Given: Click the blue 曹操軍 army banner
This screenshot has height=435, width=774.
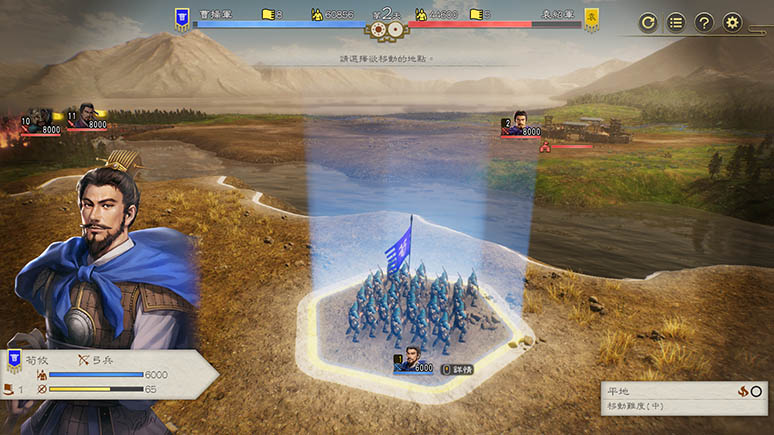Looking at the screenshot, I should 183,16.
